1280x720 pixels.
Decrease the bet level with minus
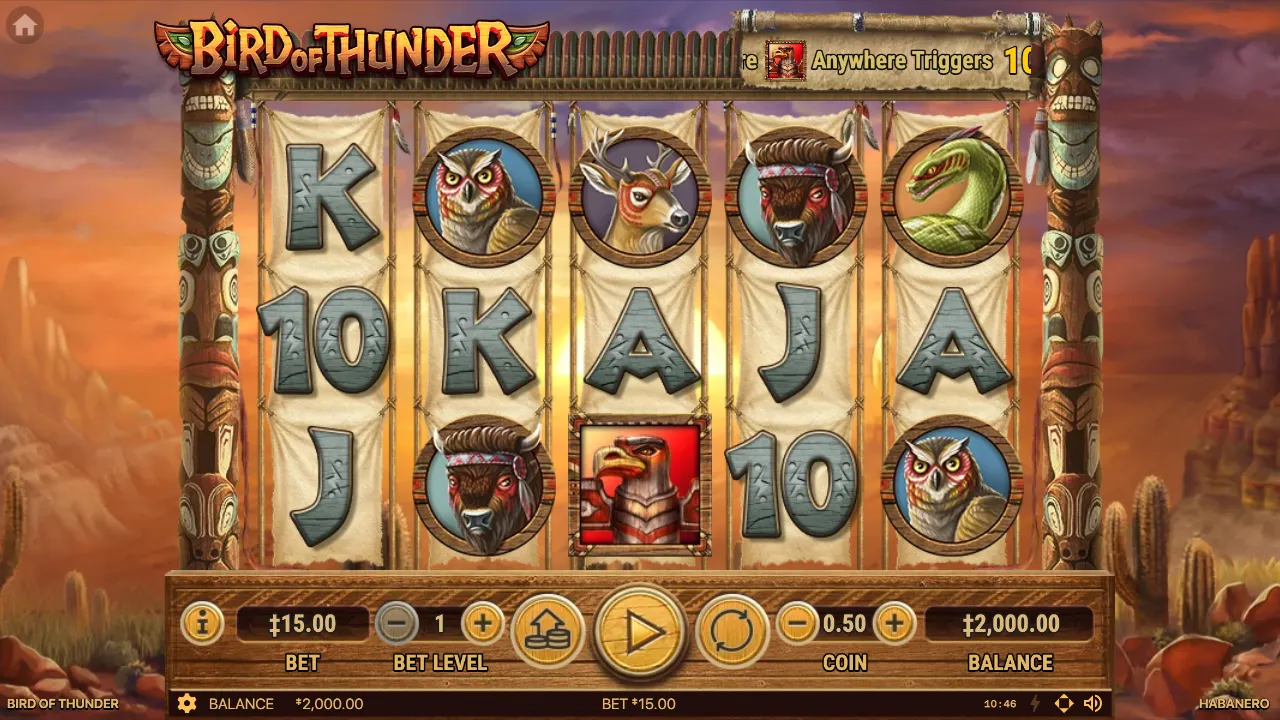point(396,624)
